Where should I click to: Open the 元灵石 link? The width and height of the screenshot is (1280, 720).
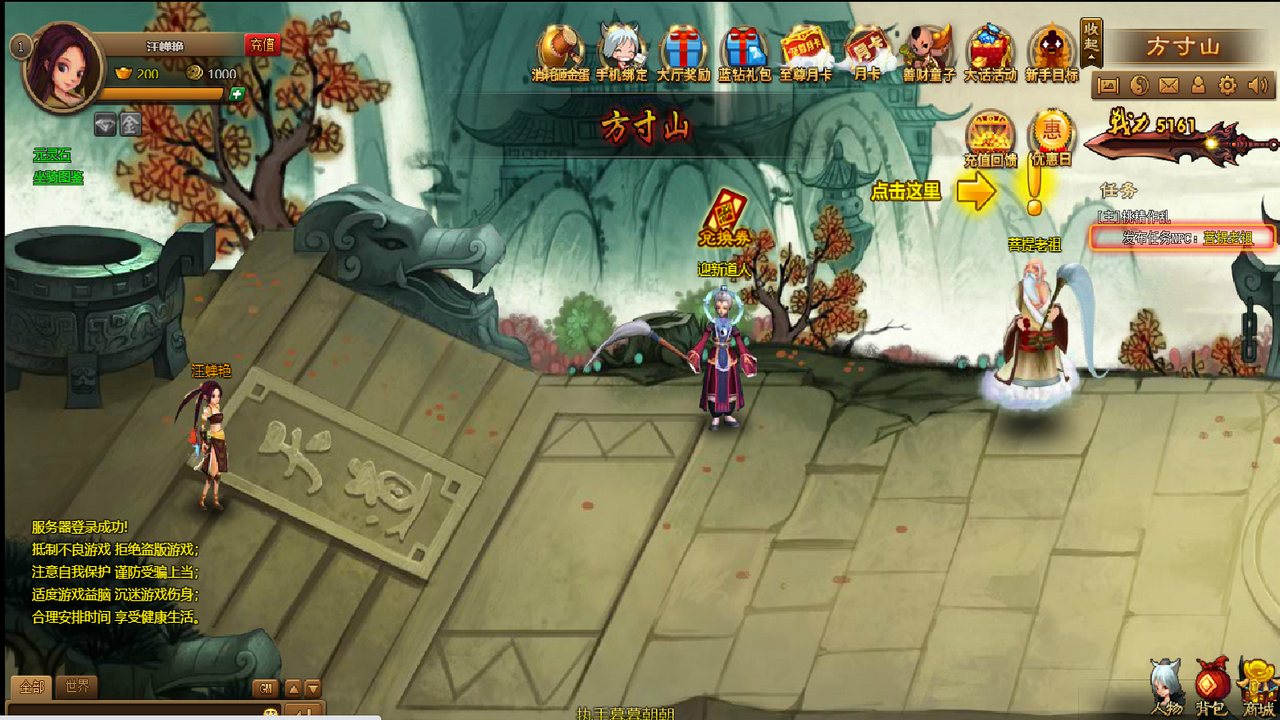tap(52, 155)
